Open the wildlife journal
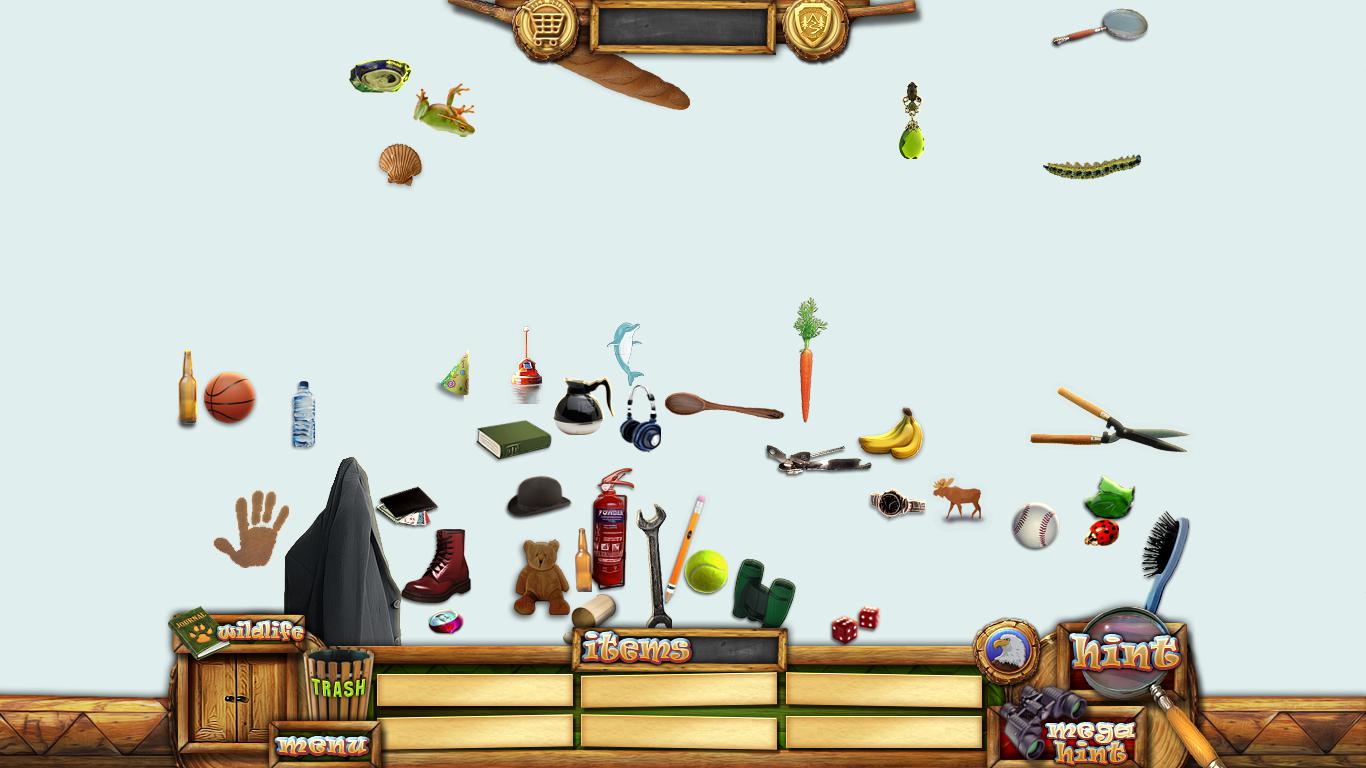Screen dimensions: 1366x768 pos(238,633)
